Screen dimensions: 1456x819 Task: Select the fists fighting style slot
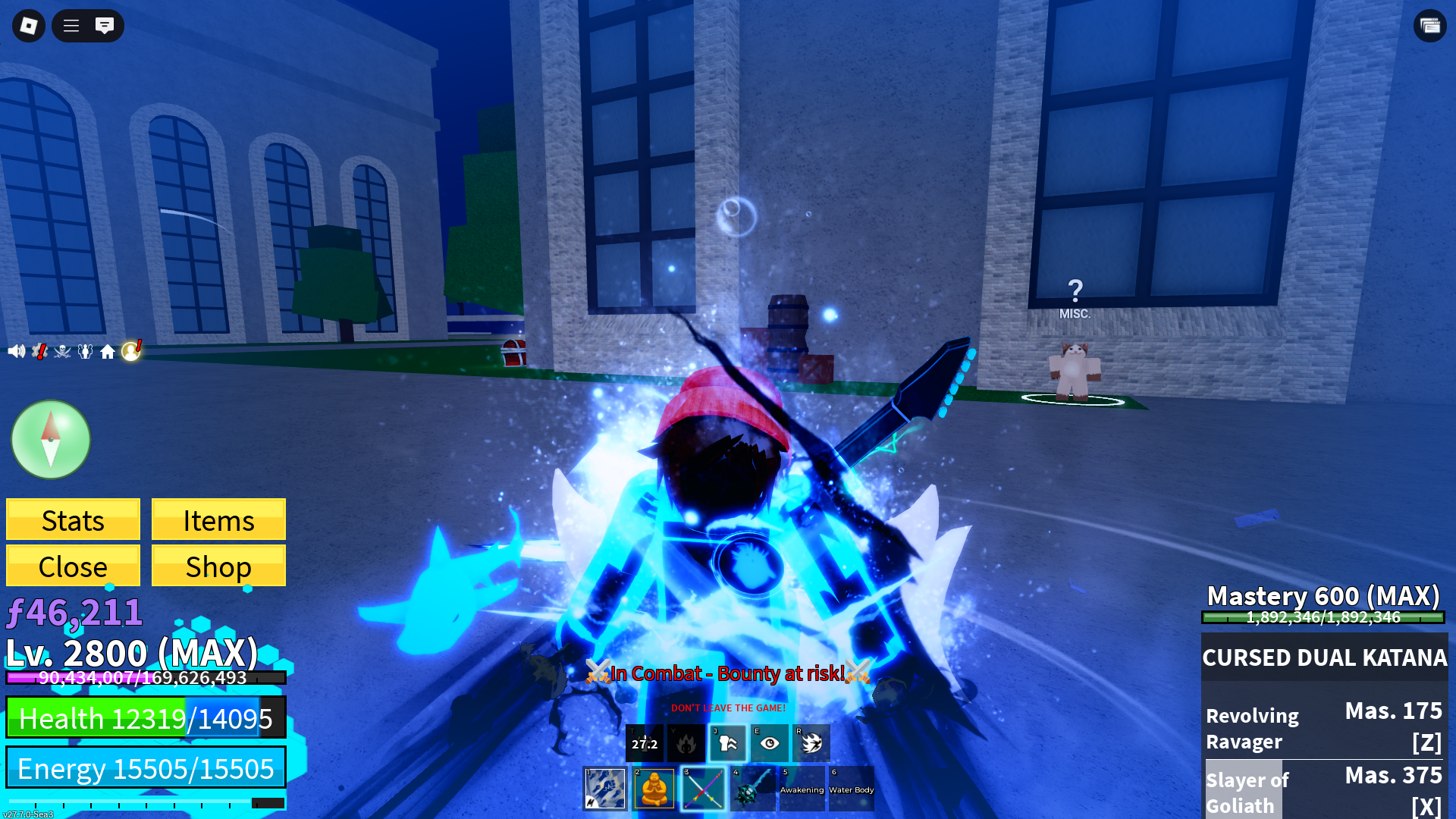pos(604,789)
